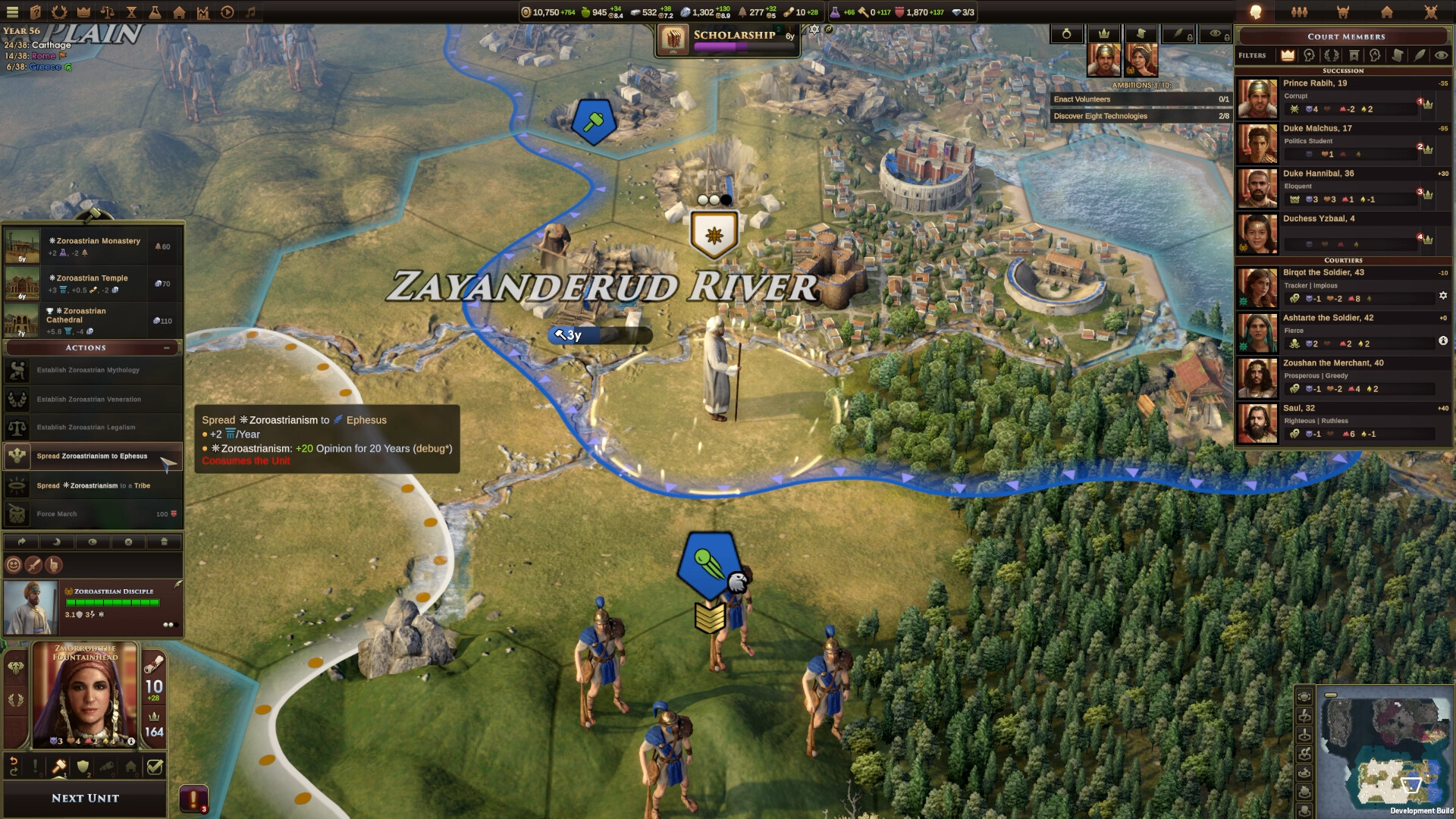Select the crown filter in Court Members
The width and height of the screenshot is (1456, 819).
point(1288,56)
